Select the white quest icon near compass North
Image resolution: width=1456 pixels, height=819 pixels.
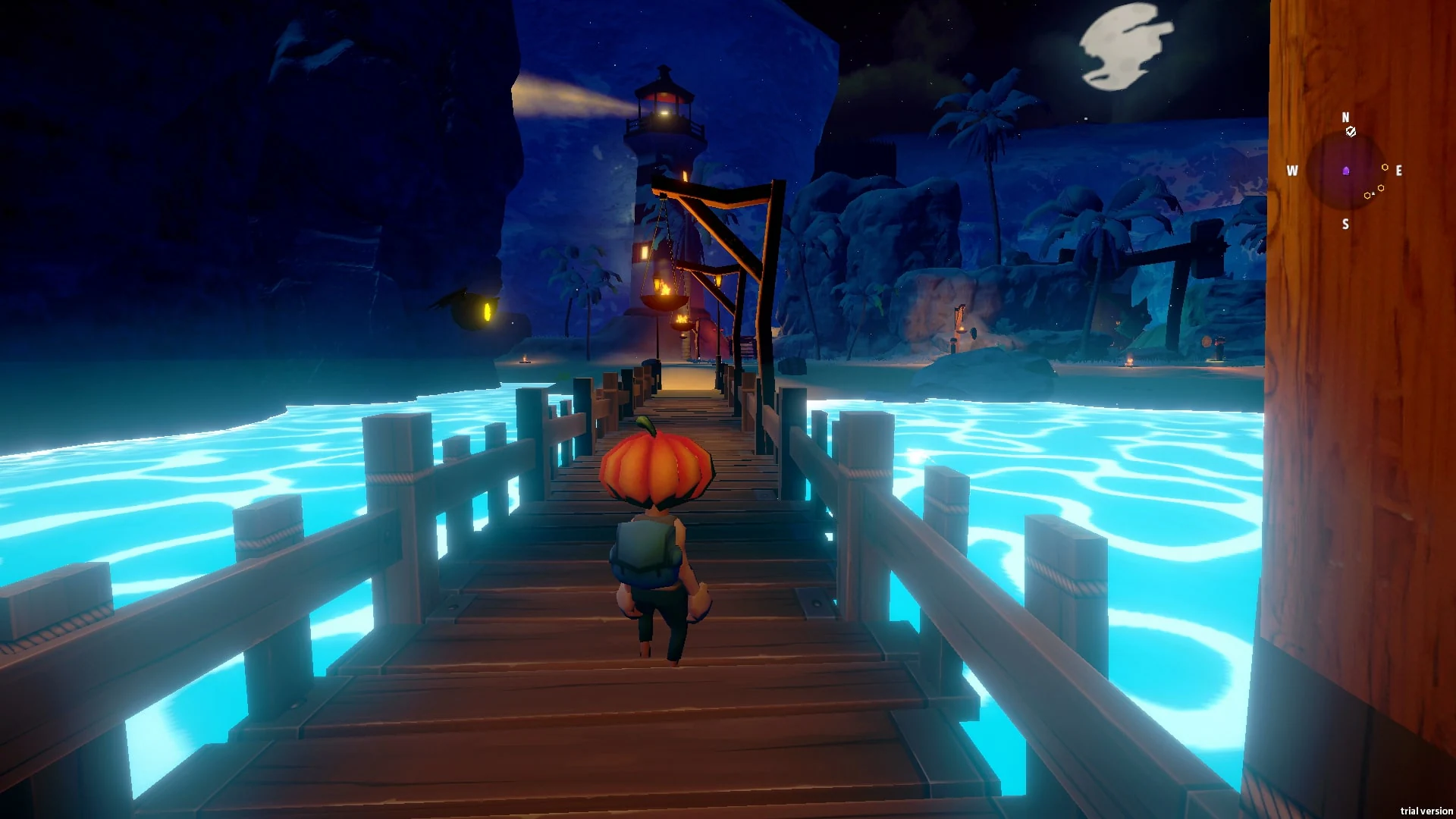click(x=1351, y=131)
